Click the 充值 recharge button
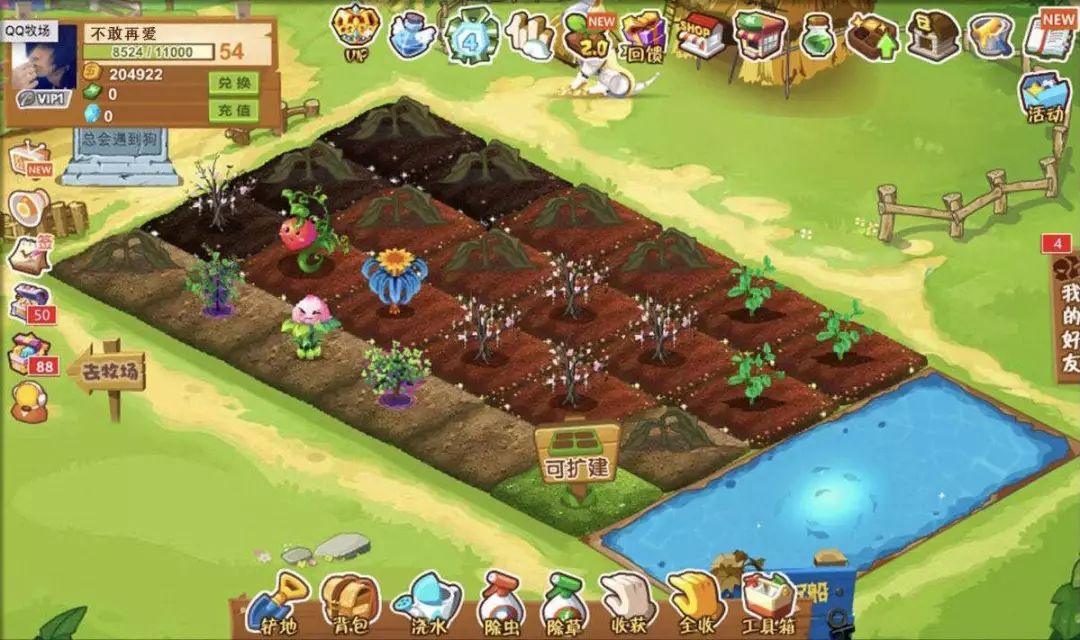The image size is (1080, 640). [233, 109]
